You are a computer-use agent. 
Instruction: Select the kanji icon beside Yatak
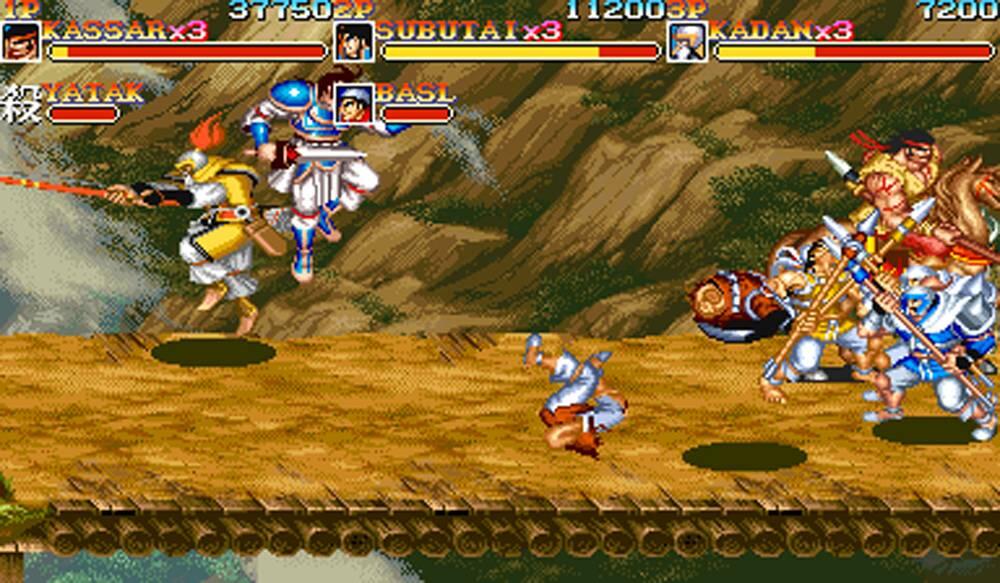(20, 103)
